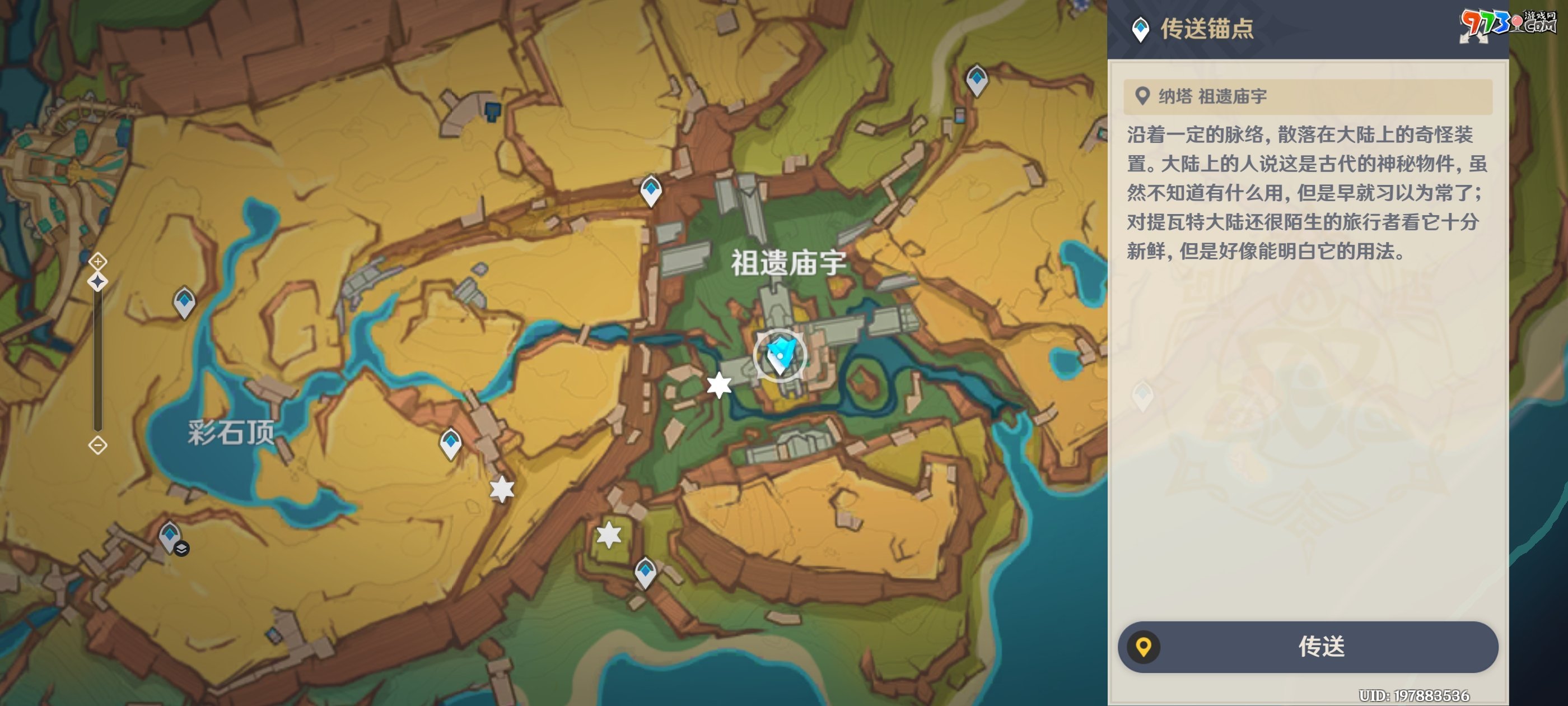Click the map zoom slider handle
Screen dimensions: 1568x706
pos(97,282)
